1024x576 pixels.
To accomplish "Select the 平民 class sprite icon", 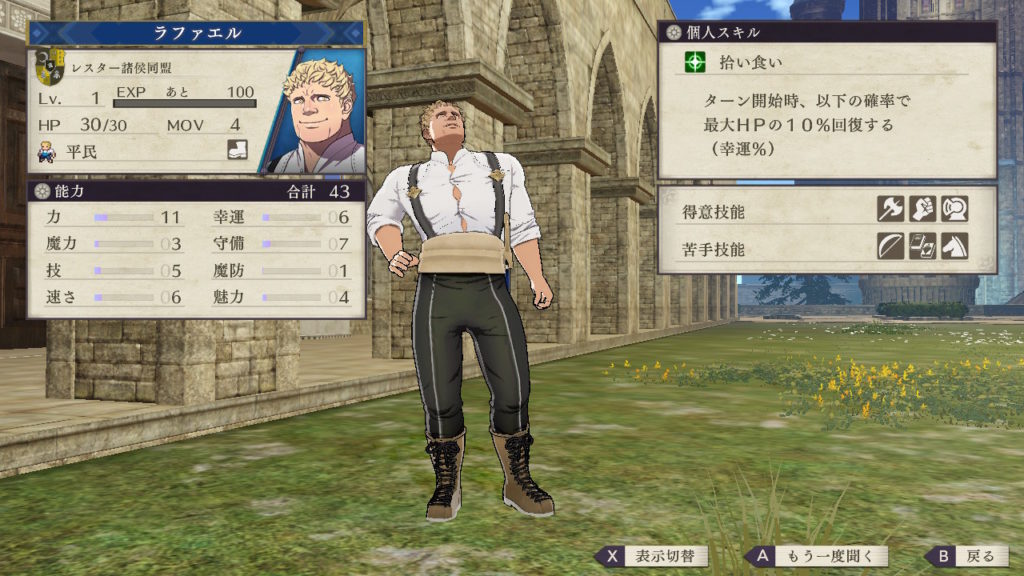I will [x=46, y=152].
